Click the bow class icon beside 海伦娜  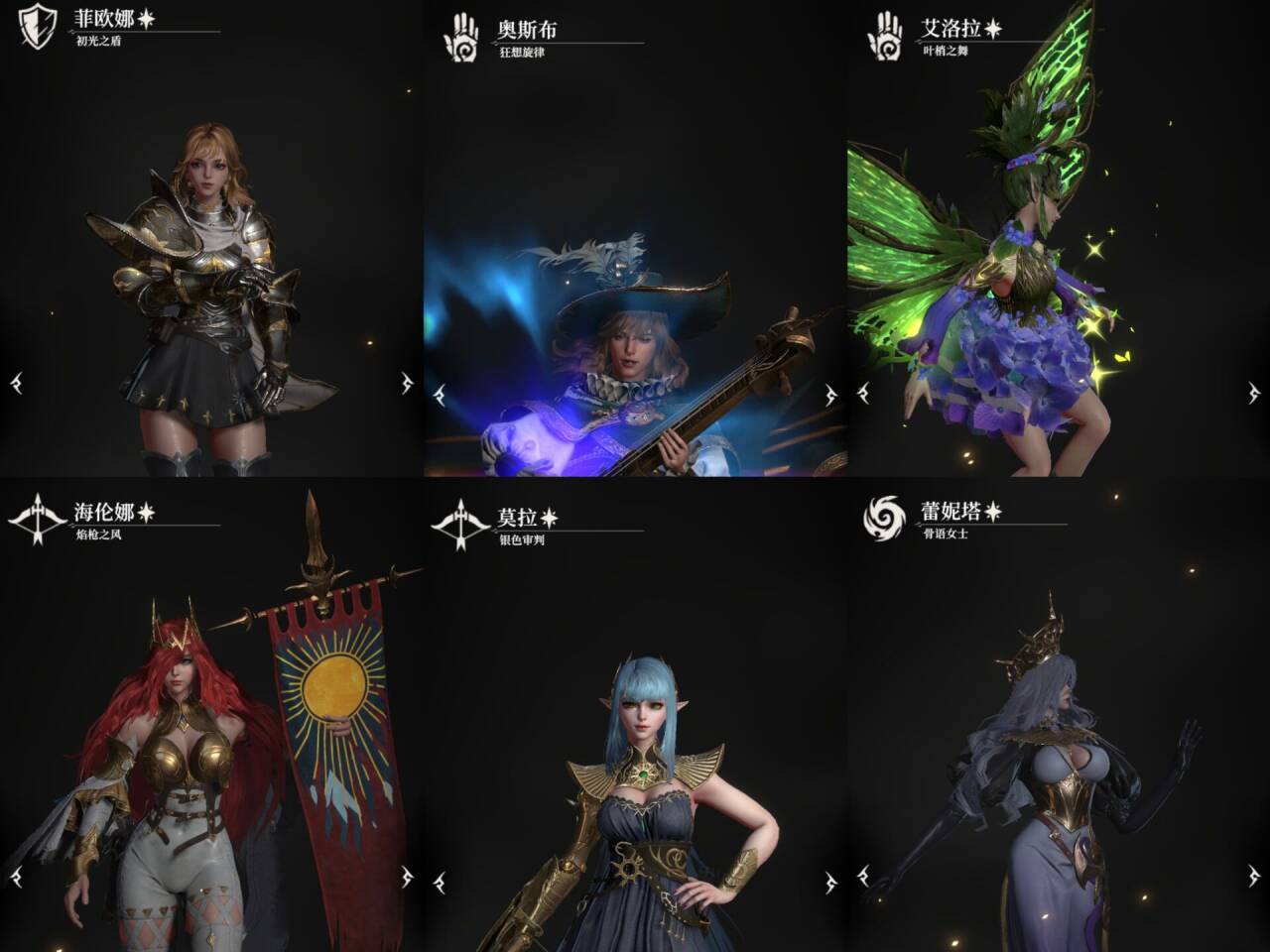coord(37,519)
